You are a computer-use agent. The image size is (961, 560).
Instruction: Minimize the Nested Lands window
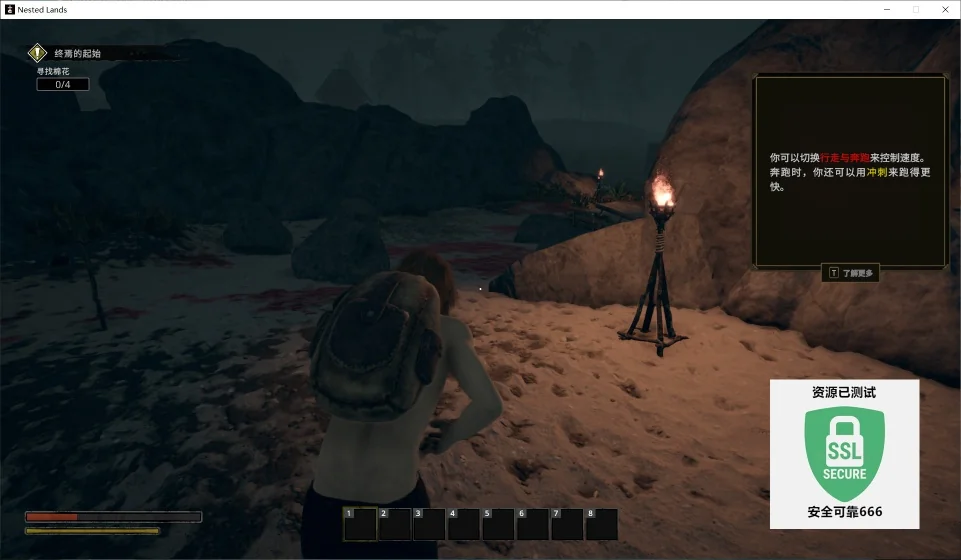[887, 9]
